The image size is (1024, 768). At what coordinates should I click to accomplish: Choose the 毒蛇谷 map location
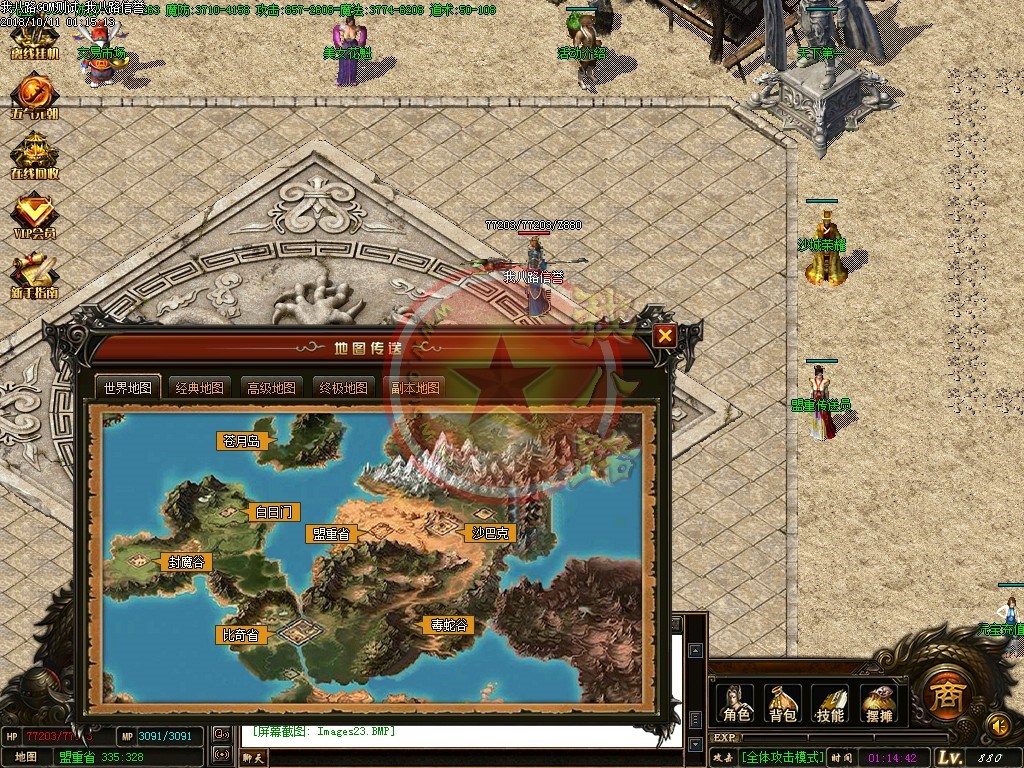coord(448,625)
